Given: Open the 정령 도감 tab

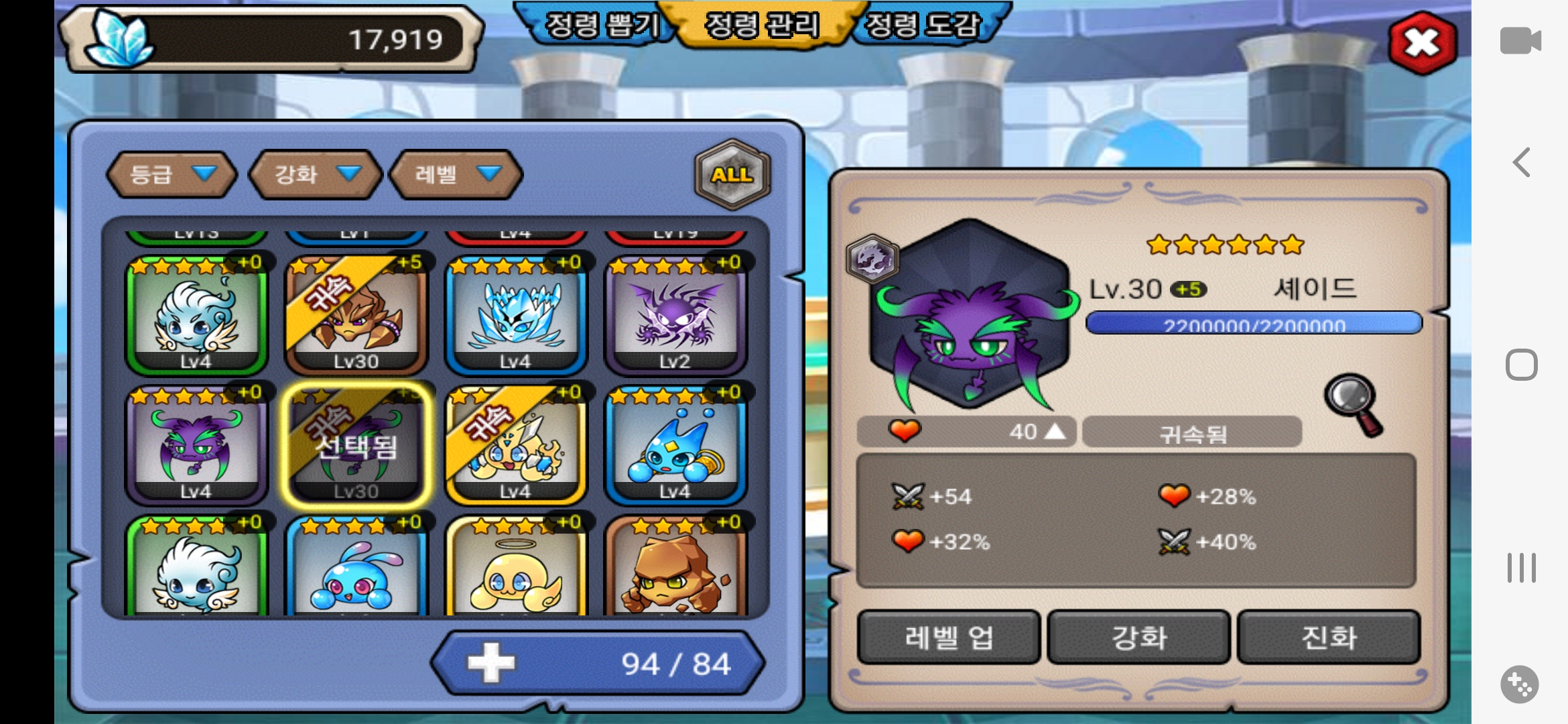Looking at the screenshot, I should (925, 25).
